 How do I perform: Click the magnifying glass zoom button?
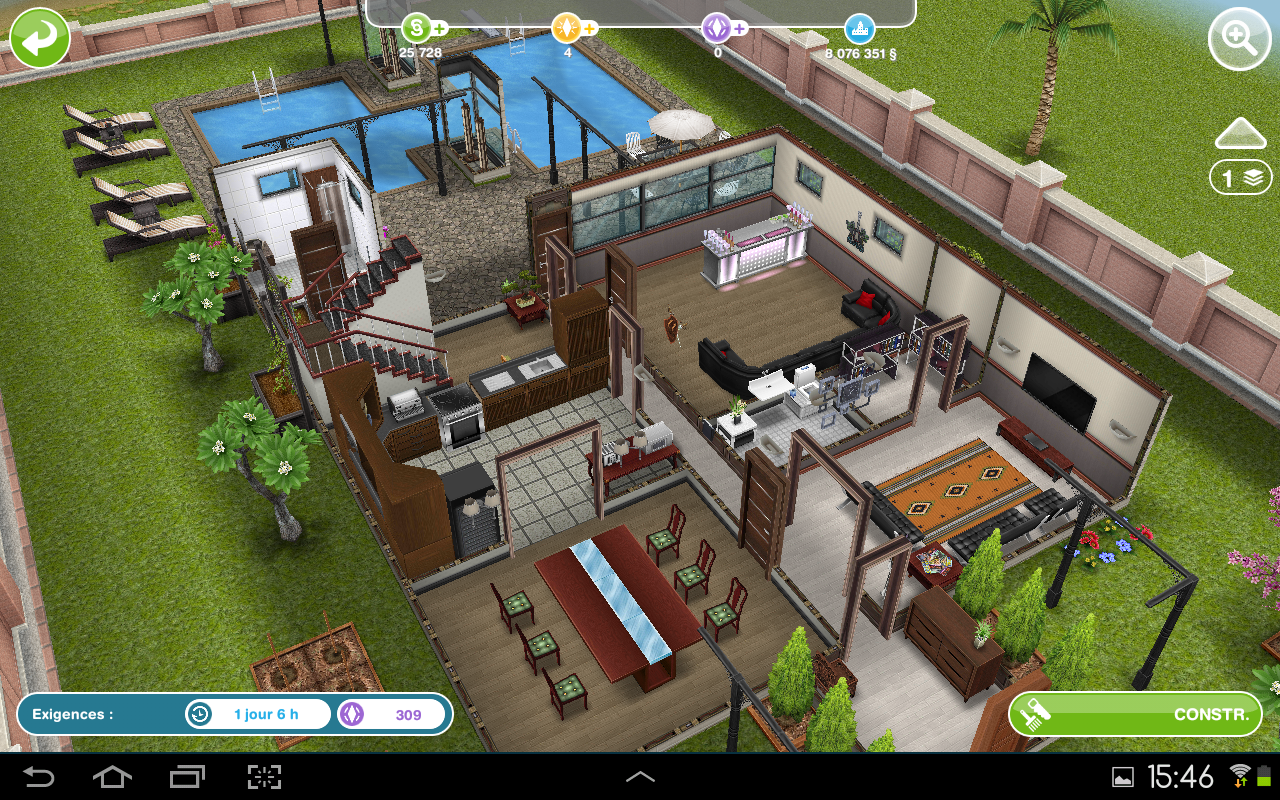tap(1239, 40)
